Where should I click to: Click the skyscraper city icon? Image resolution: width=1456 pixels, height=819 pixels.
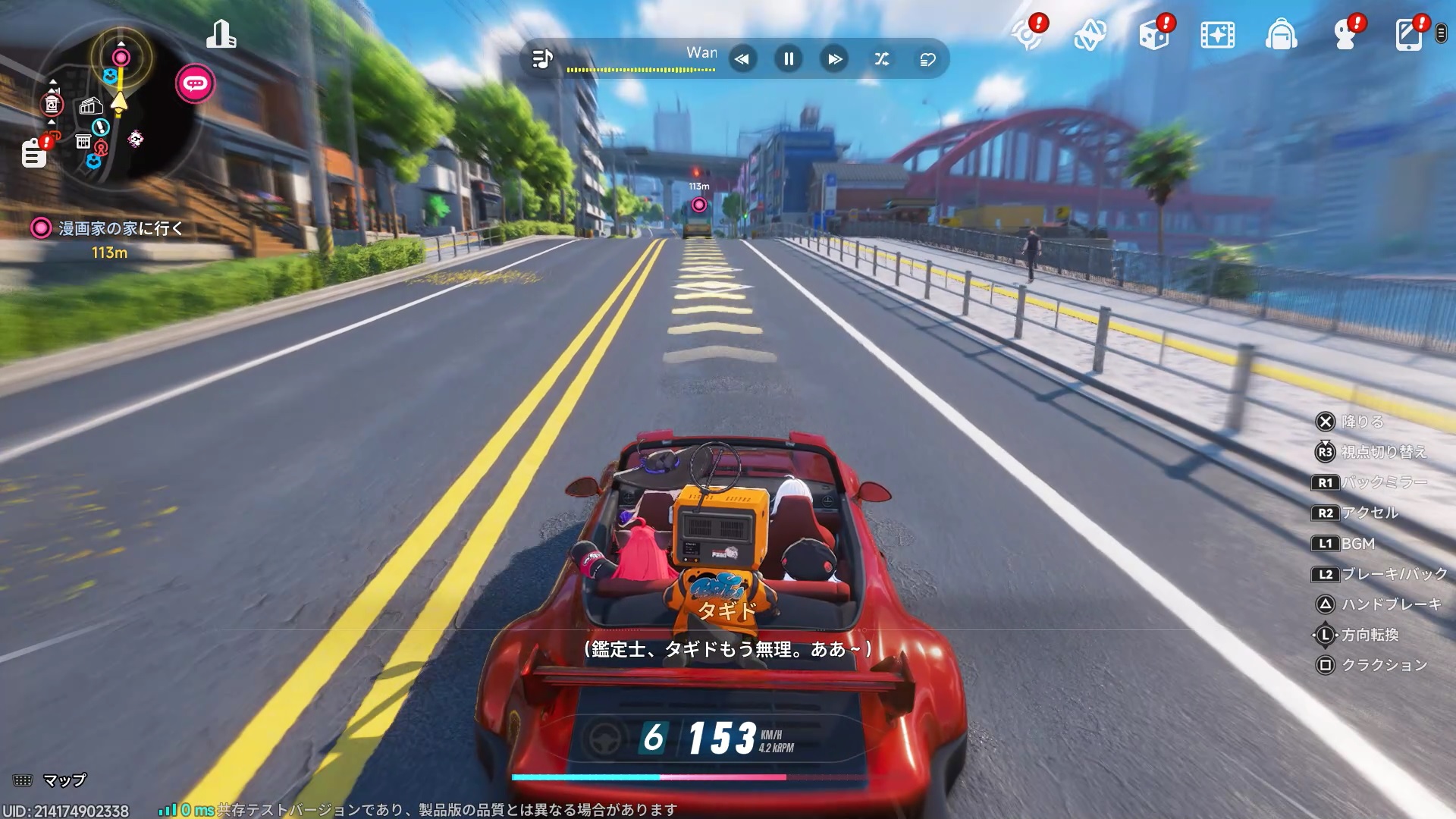coord(221,35)
